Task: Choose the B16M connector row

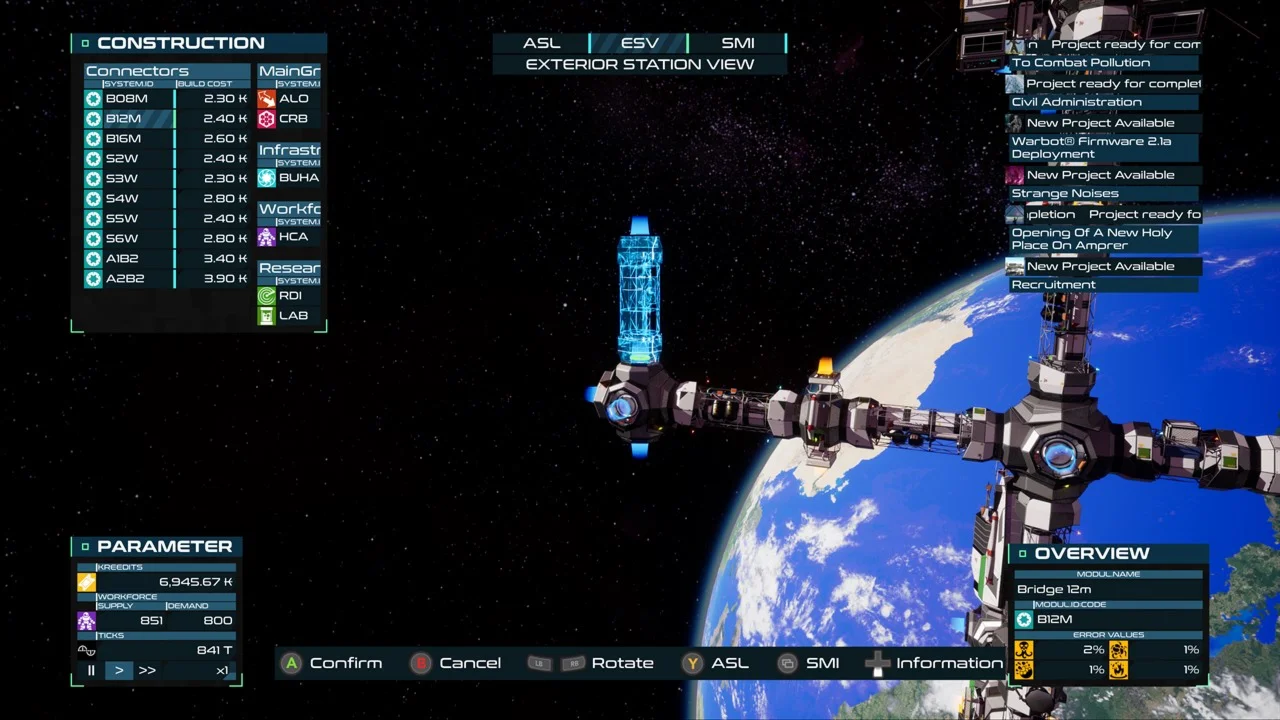Action: pyautogui.click(x=124, y=139)
